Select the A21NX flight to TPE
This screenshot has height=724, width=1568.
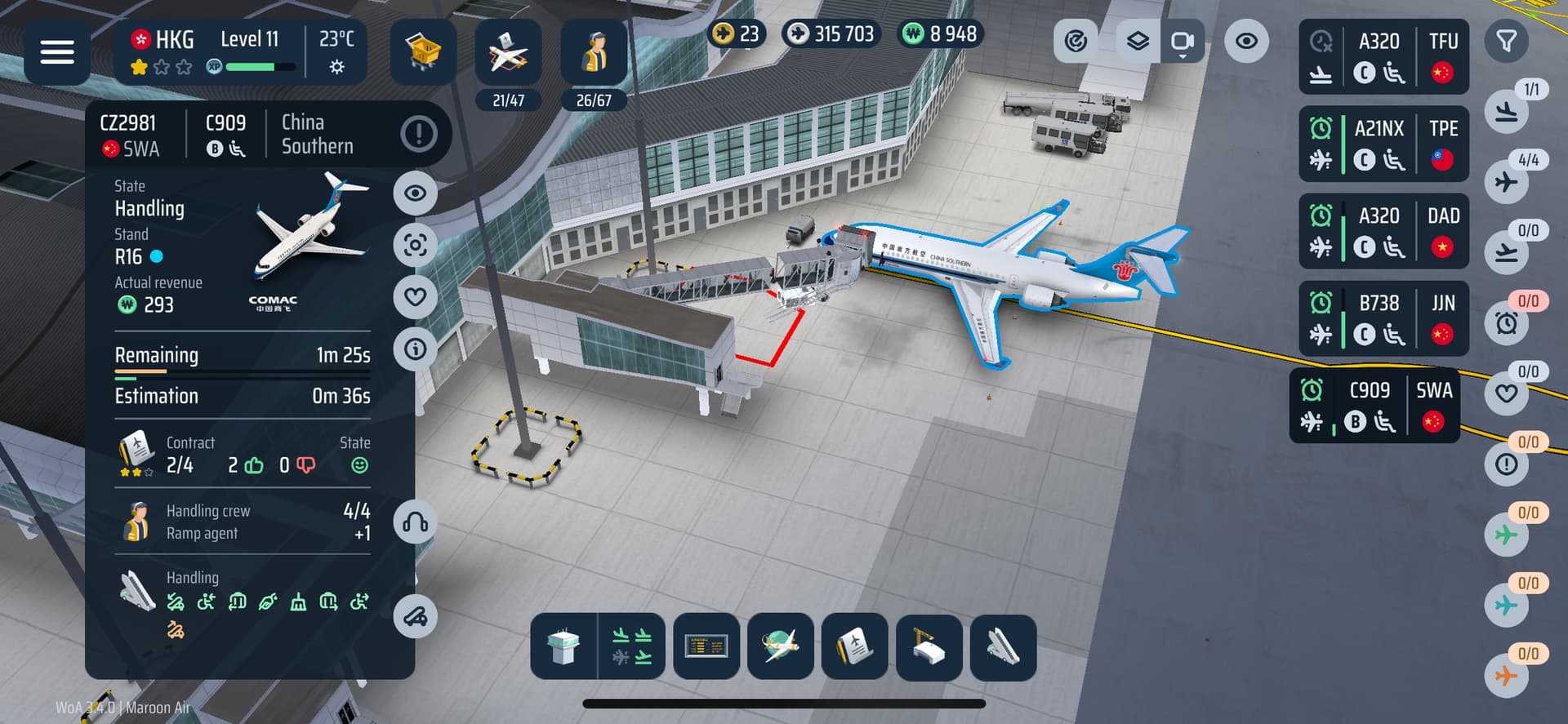click(x=1383, y=144)
